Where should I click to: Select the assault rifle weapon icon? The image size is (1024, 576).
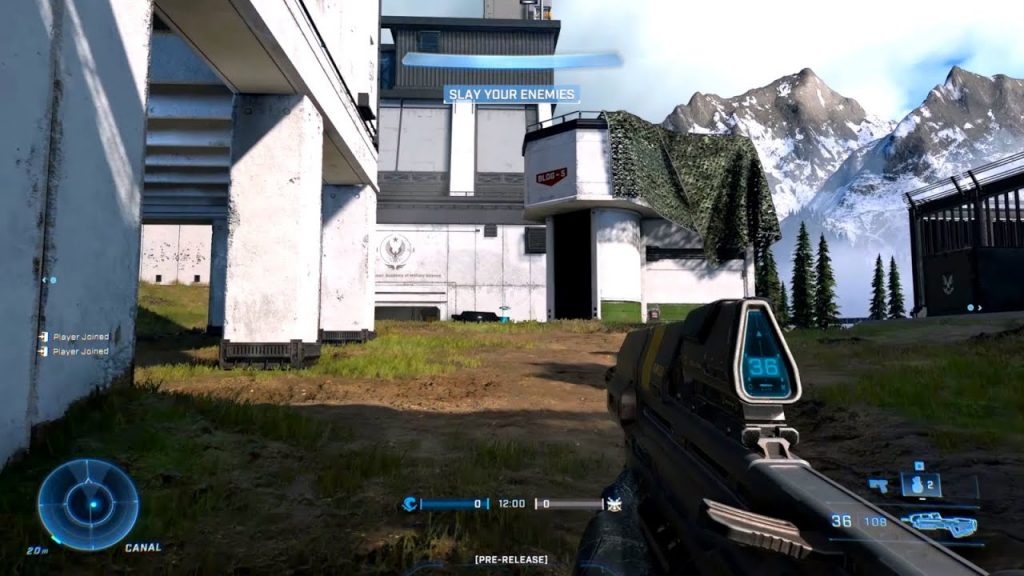pos(939,522)
